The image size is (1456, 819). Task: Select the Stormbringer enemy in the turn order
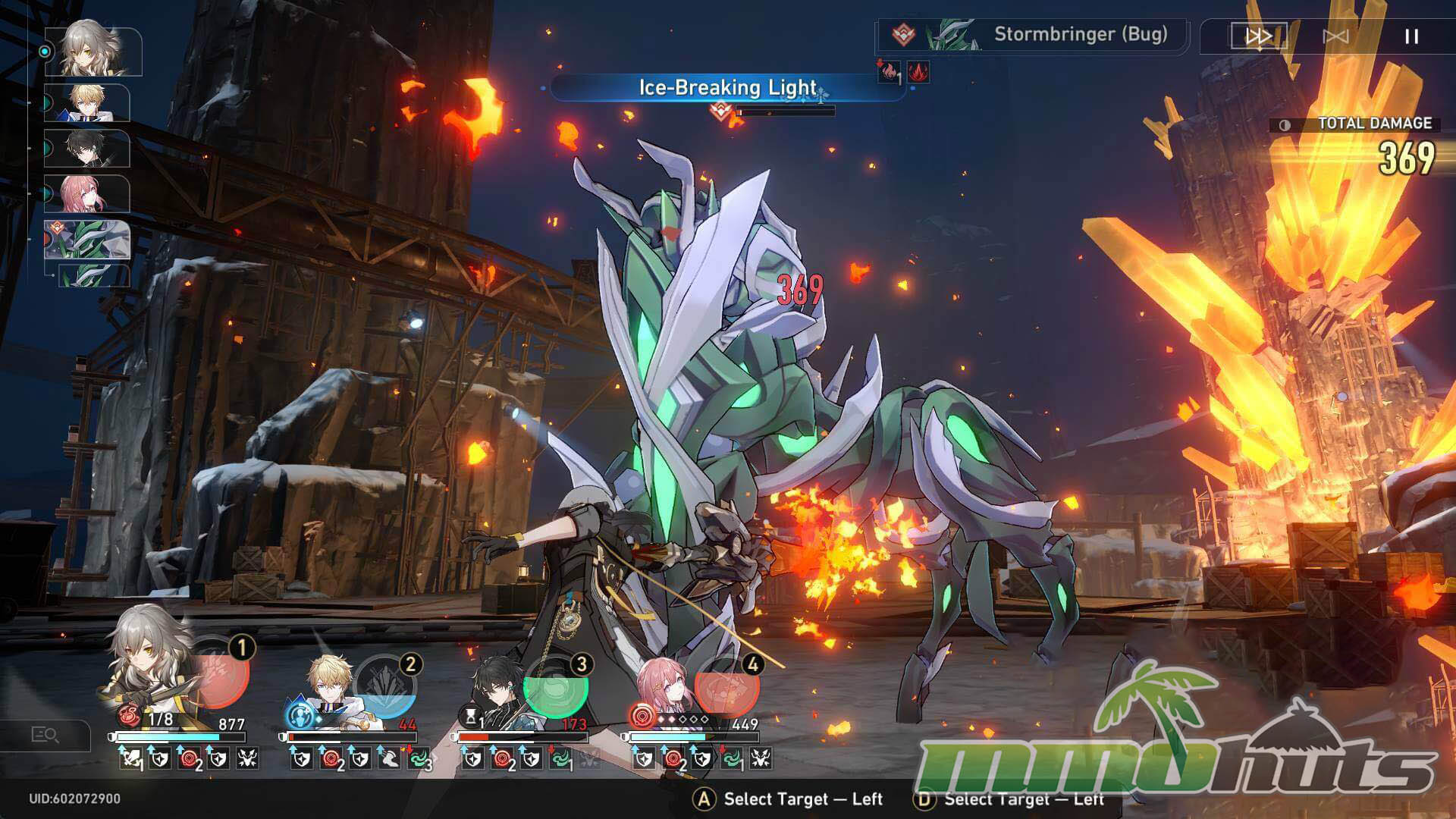88,240
